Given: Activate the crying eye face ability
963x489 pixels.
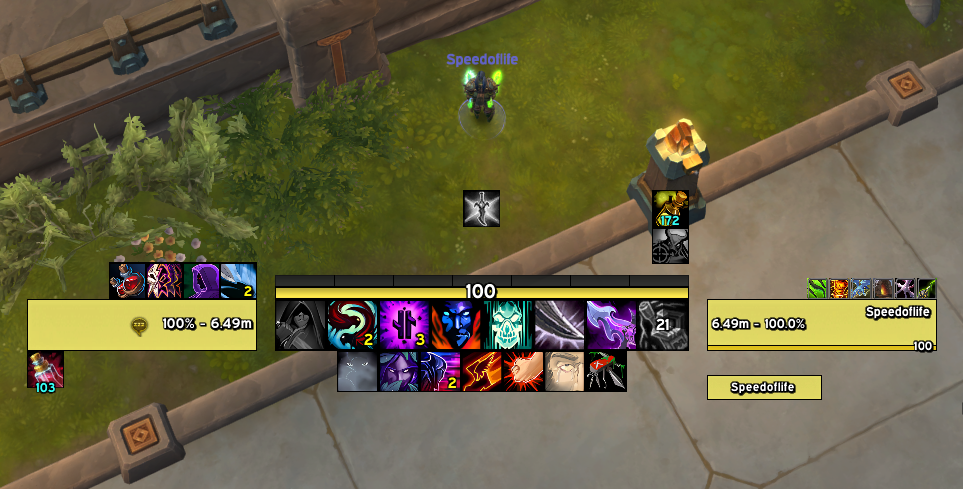Looking at the screenshot, I should pyautogui.click(x=565, y=371).
